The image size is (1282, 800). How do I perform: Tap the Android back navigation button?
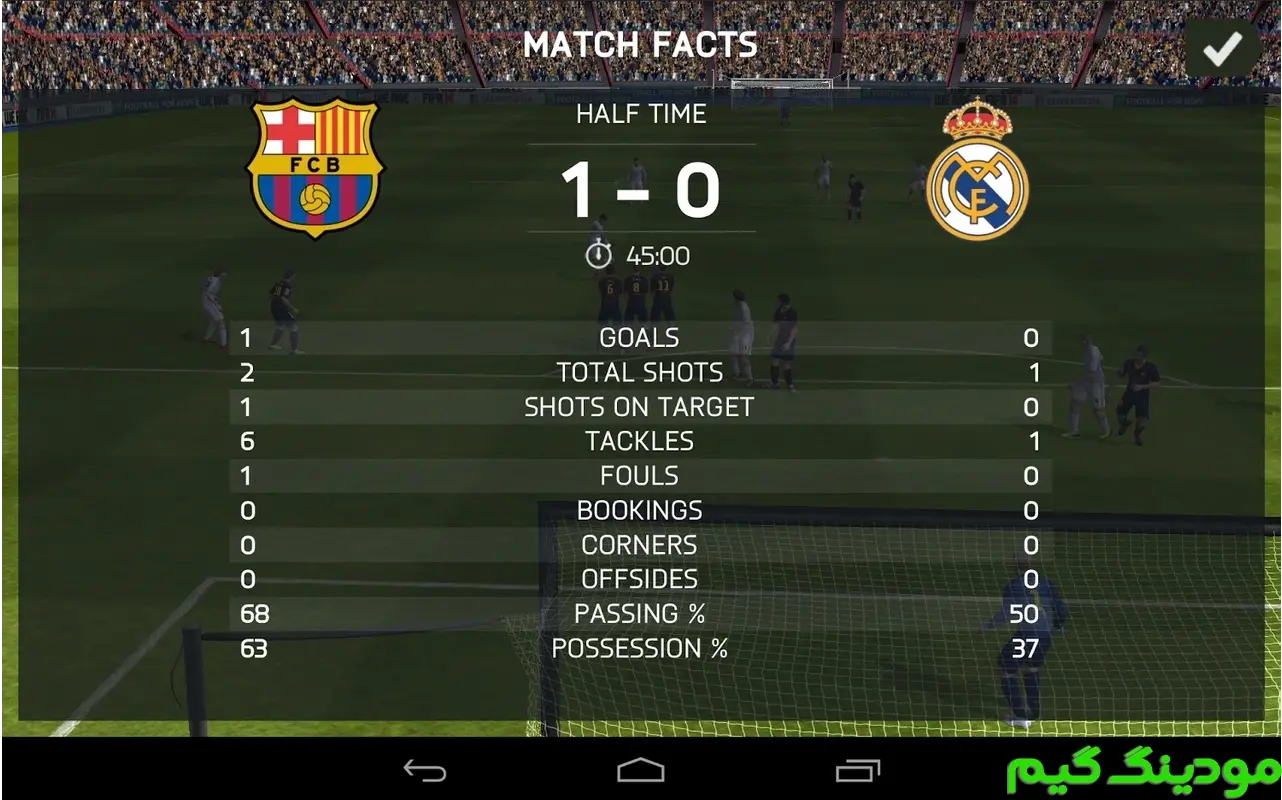click(x=425, y=770)
